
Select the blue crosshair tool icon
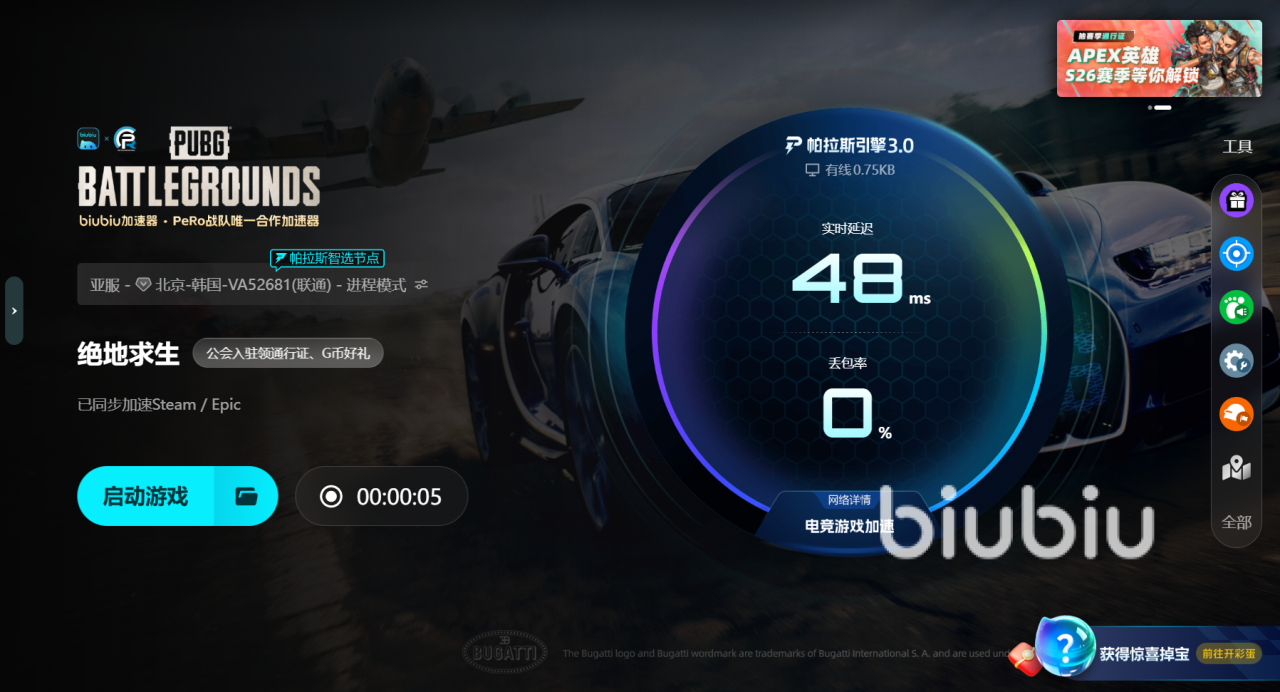[1237, 254]
